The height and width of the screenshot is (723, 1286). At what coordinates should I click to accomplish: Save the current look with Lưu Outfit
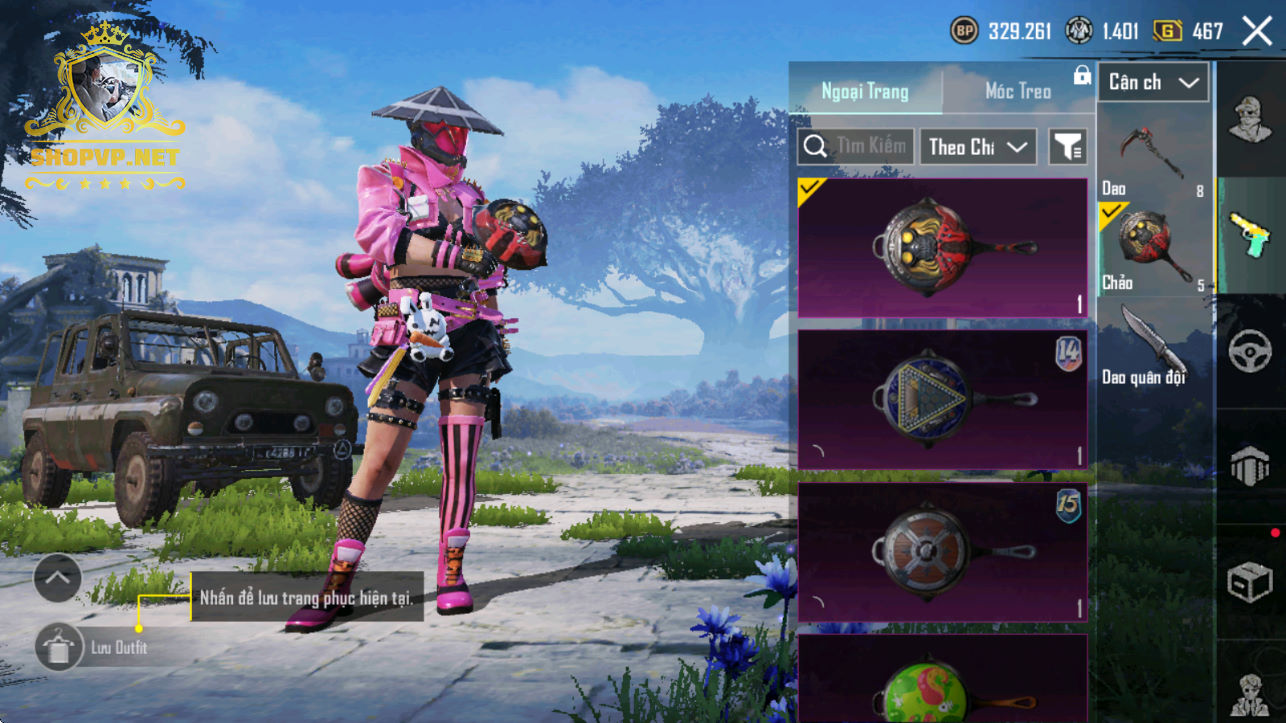[60, 647]
